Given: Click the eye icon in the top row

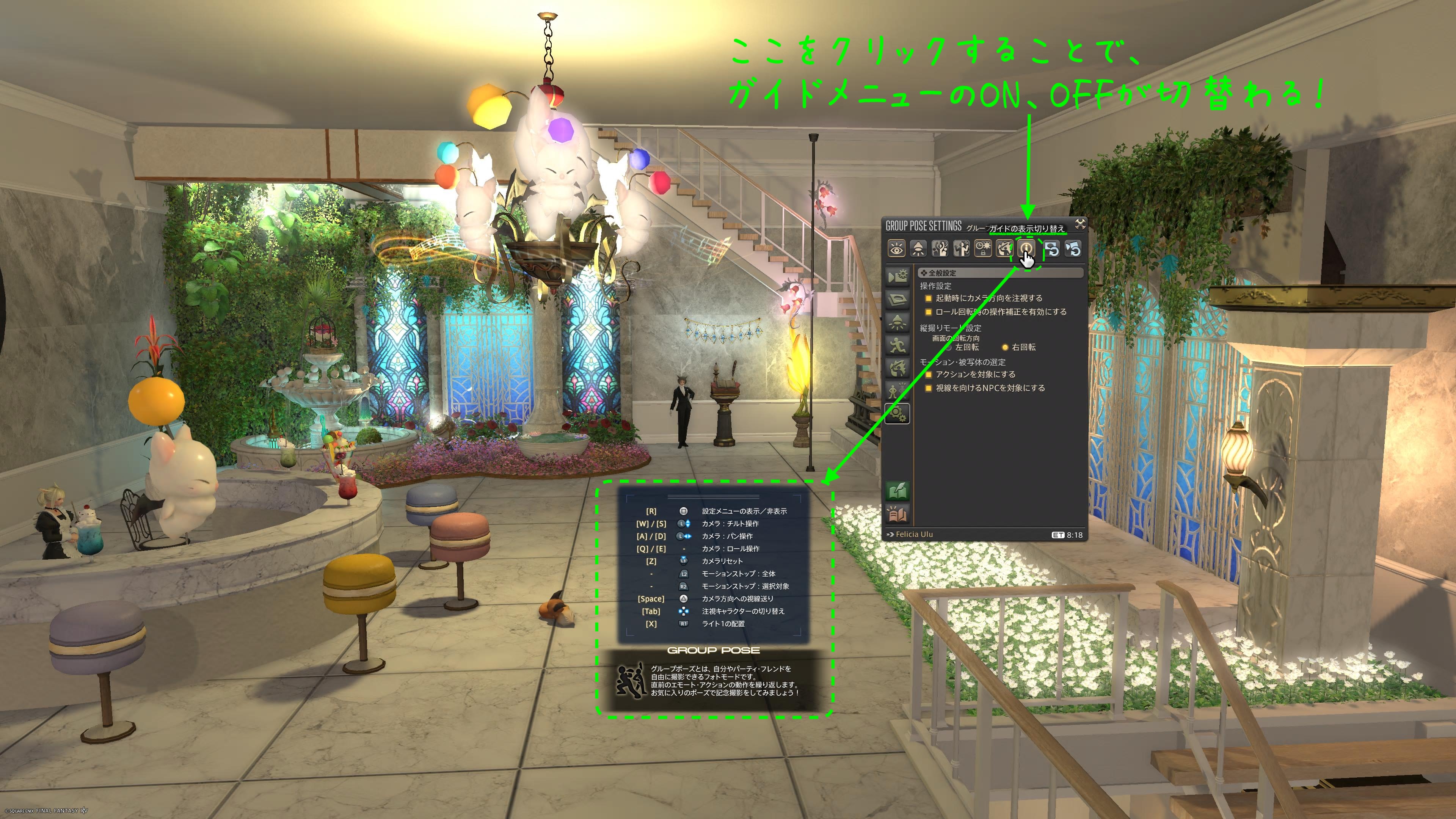Looking at the screenshot, I should tap(896, 249).
